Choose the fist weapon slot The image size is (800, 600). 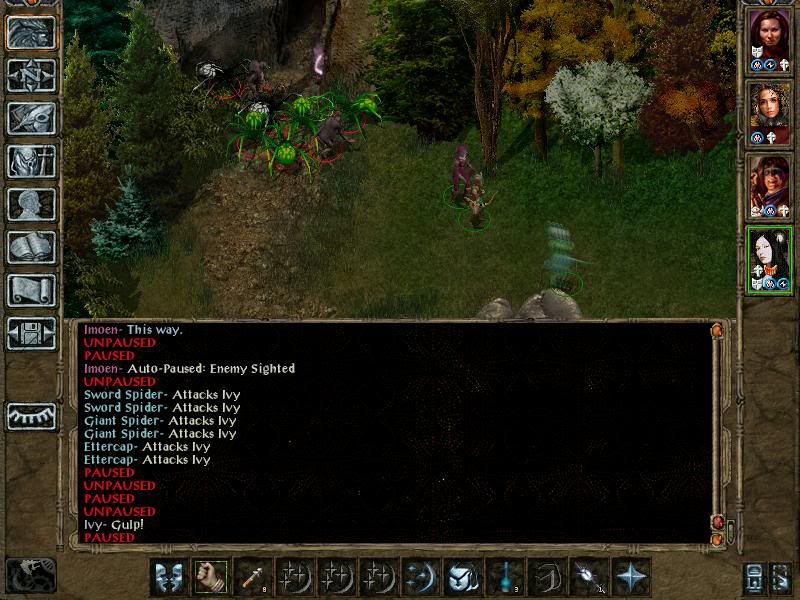[x=210, y=577]
